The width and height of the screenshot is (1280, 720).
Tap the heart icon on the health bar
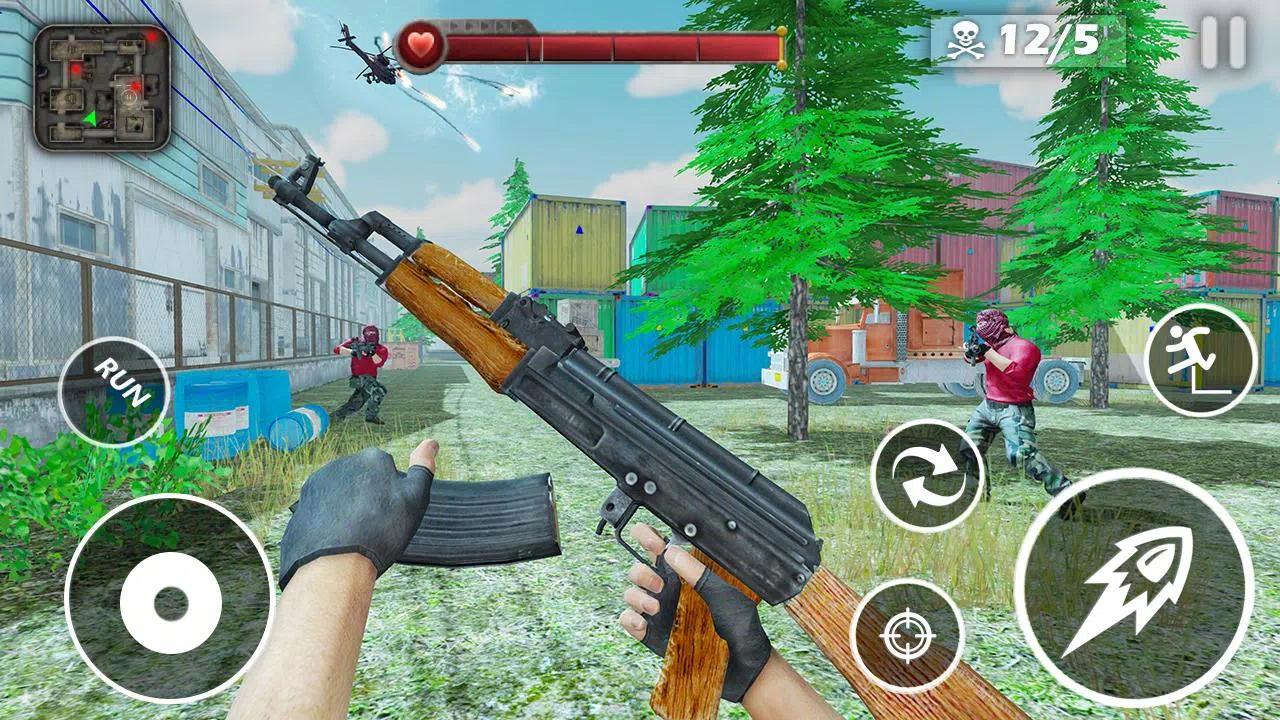421,44
